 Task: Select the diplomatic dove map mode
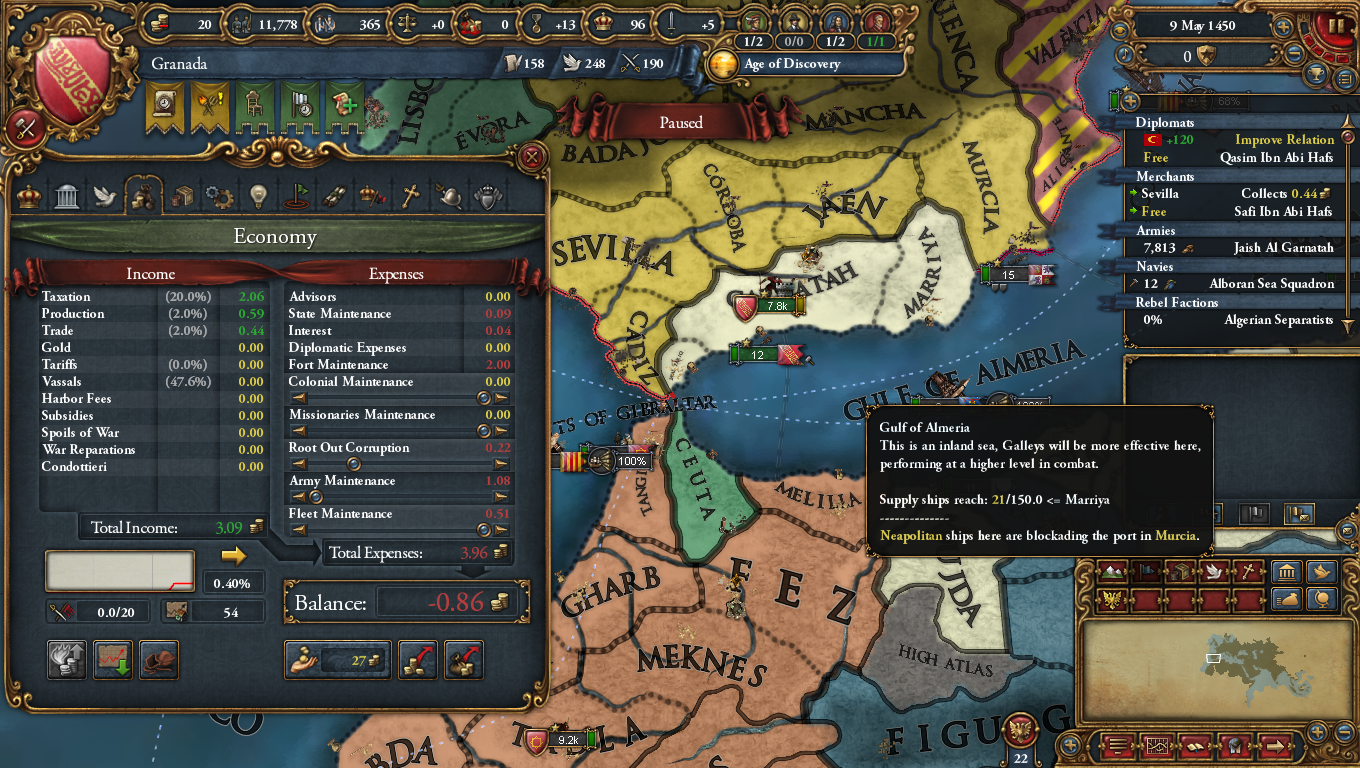click(x=1213, y=572)
